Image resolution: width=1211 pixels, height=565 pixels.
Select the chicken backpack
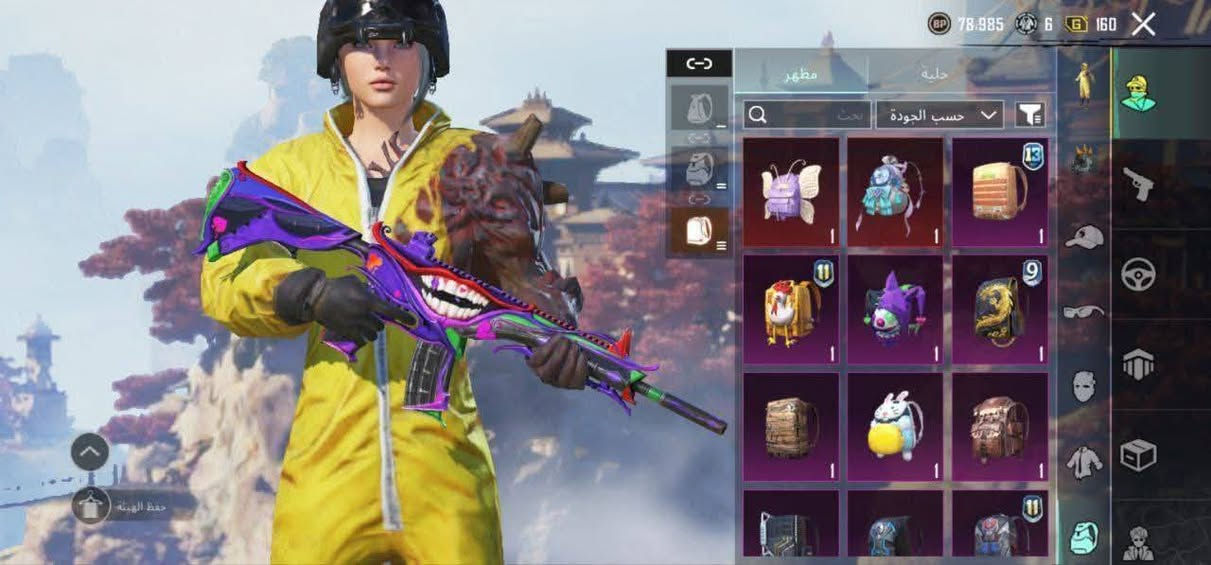click(x=791, y=309)
